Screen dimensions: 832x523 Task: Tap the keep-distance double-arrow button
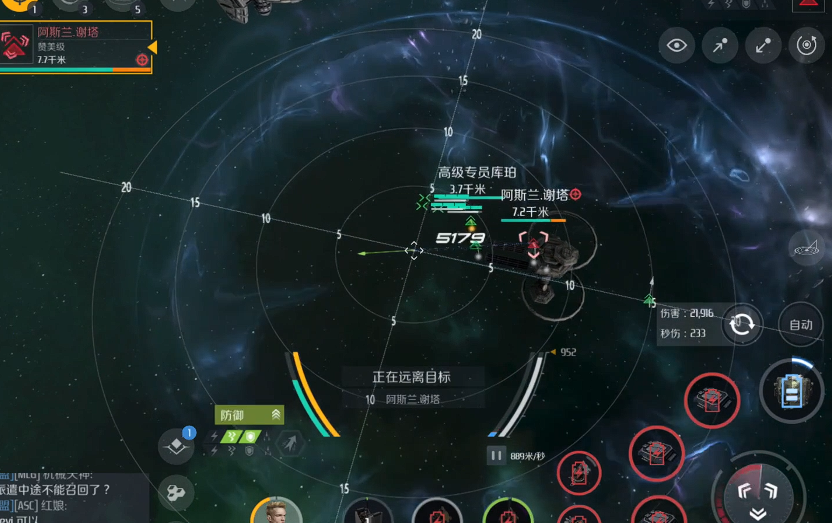pos(763,45)
